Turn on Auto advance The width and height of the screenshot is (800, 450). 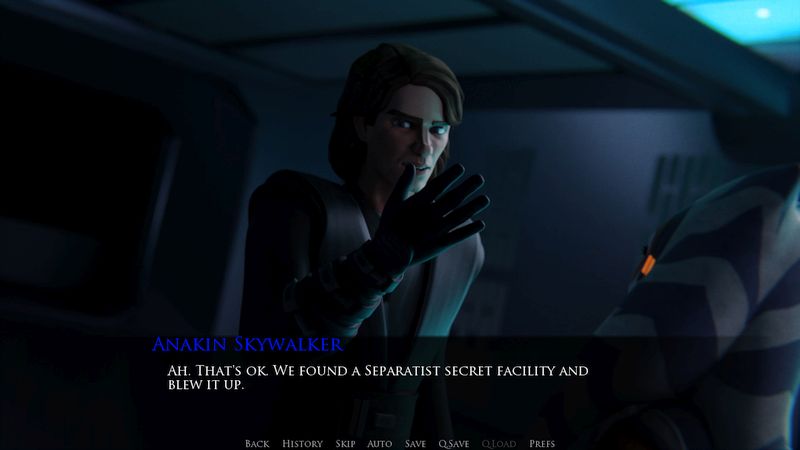click(x=379, y=443)
